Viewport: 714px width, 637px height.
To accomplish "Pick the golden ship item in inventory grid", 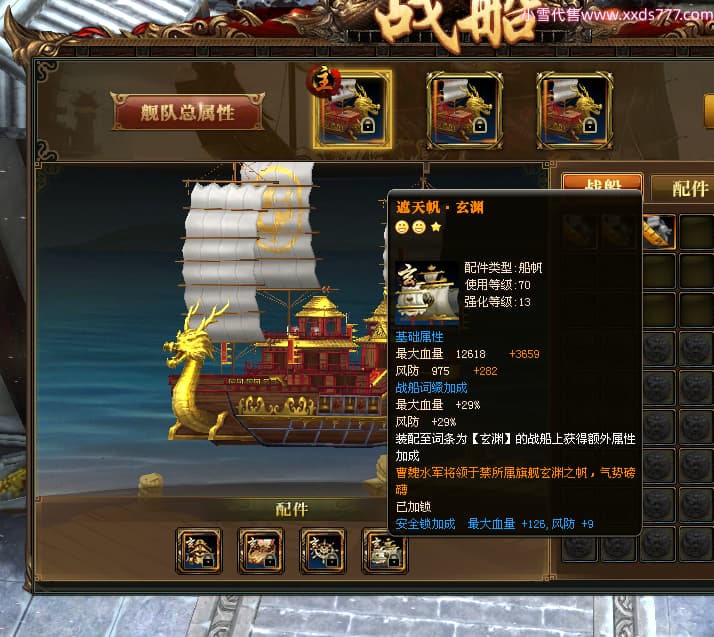I will click(x=660, y=231).
